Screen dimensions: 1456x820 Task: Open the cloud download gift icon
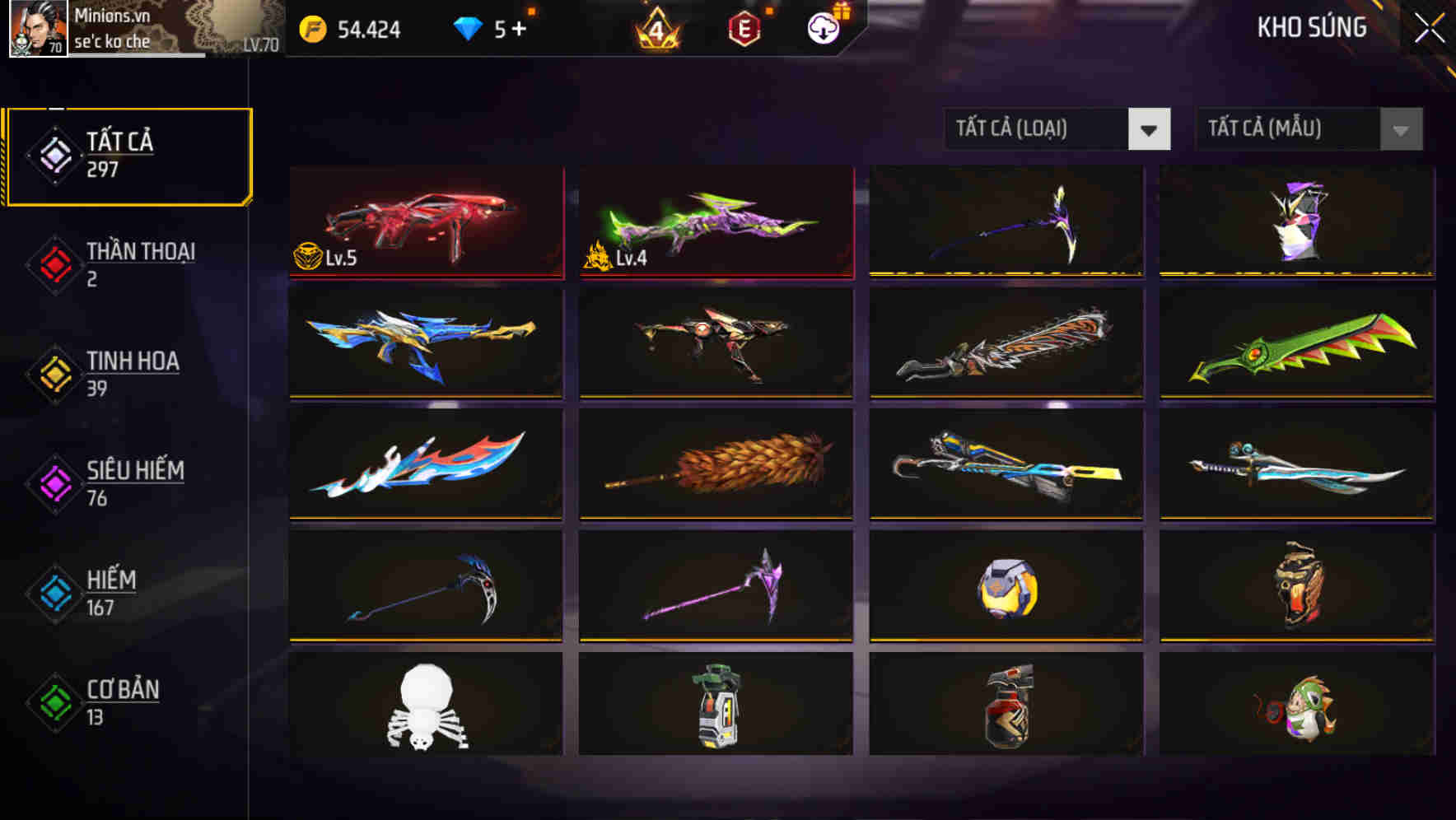point(824,29)
